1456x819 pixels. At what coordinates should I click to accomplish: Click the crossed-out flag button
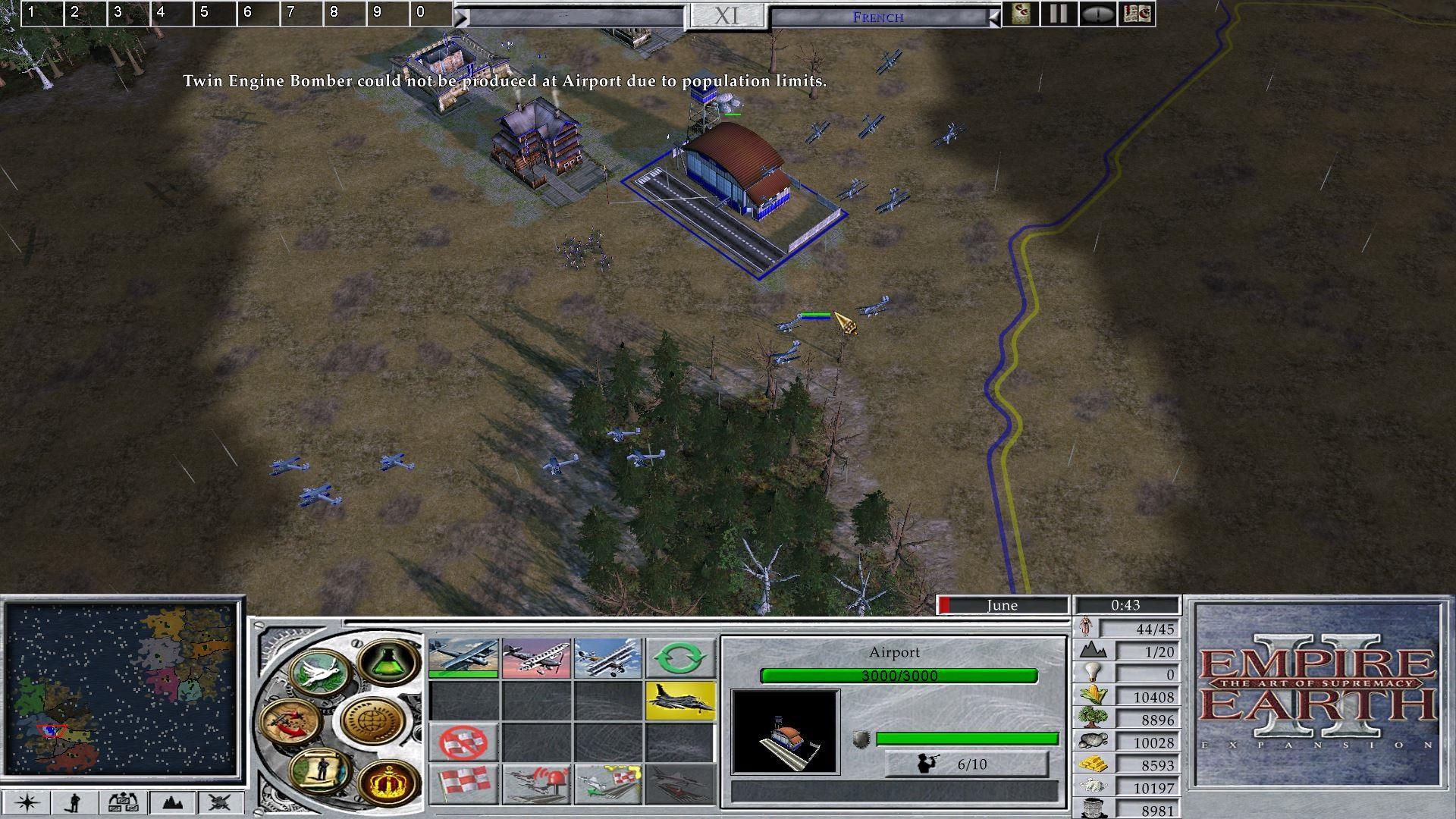463,742
